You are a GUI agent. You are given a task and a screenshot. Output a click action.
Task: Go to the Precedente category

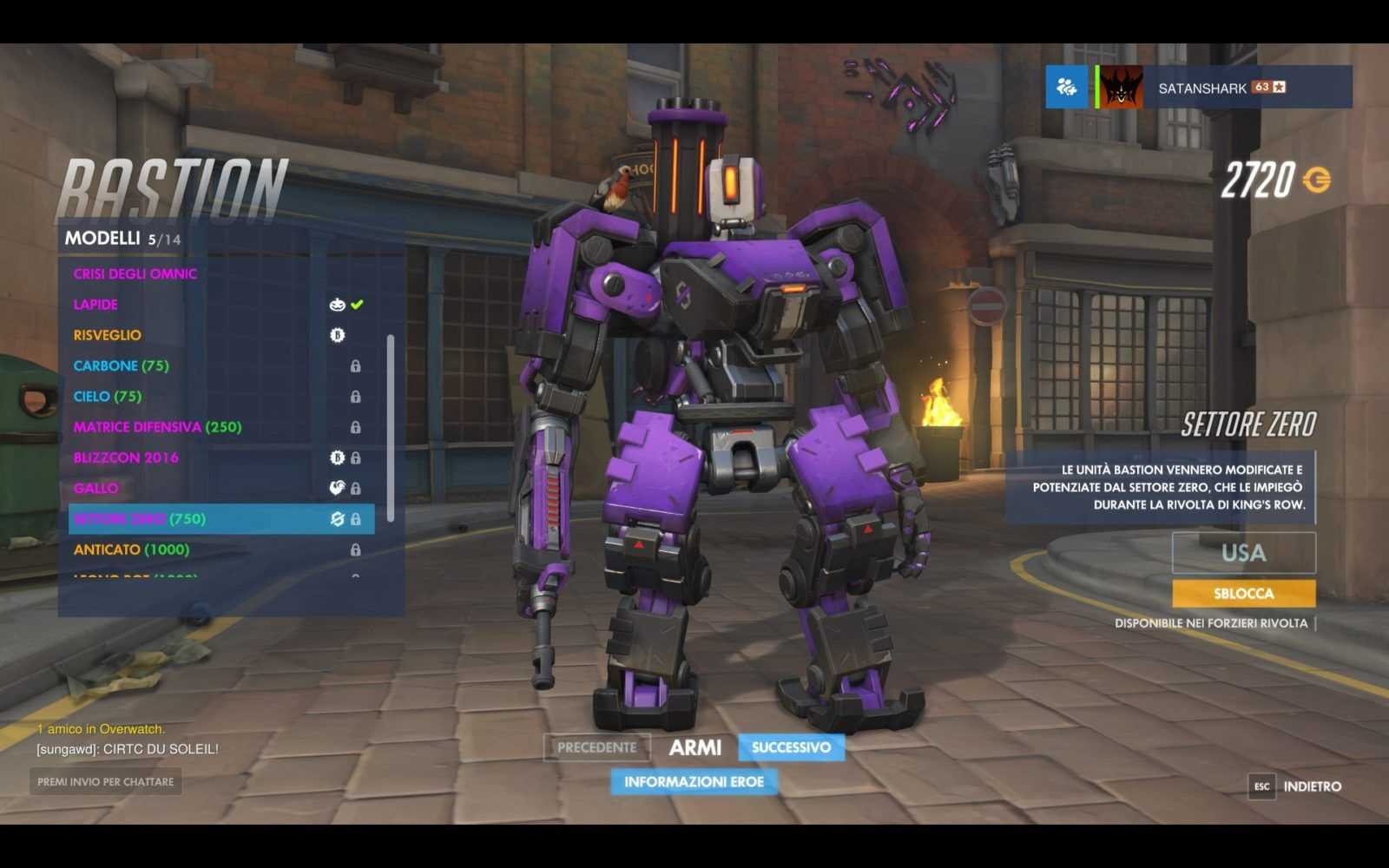[596, 747]
